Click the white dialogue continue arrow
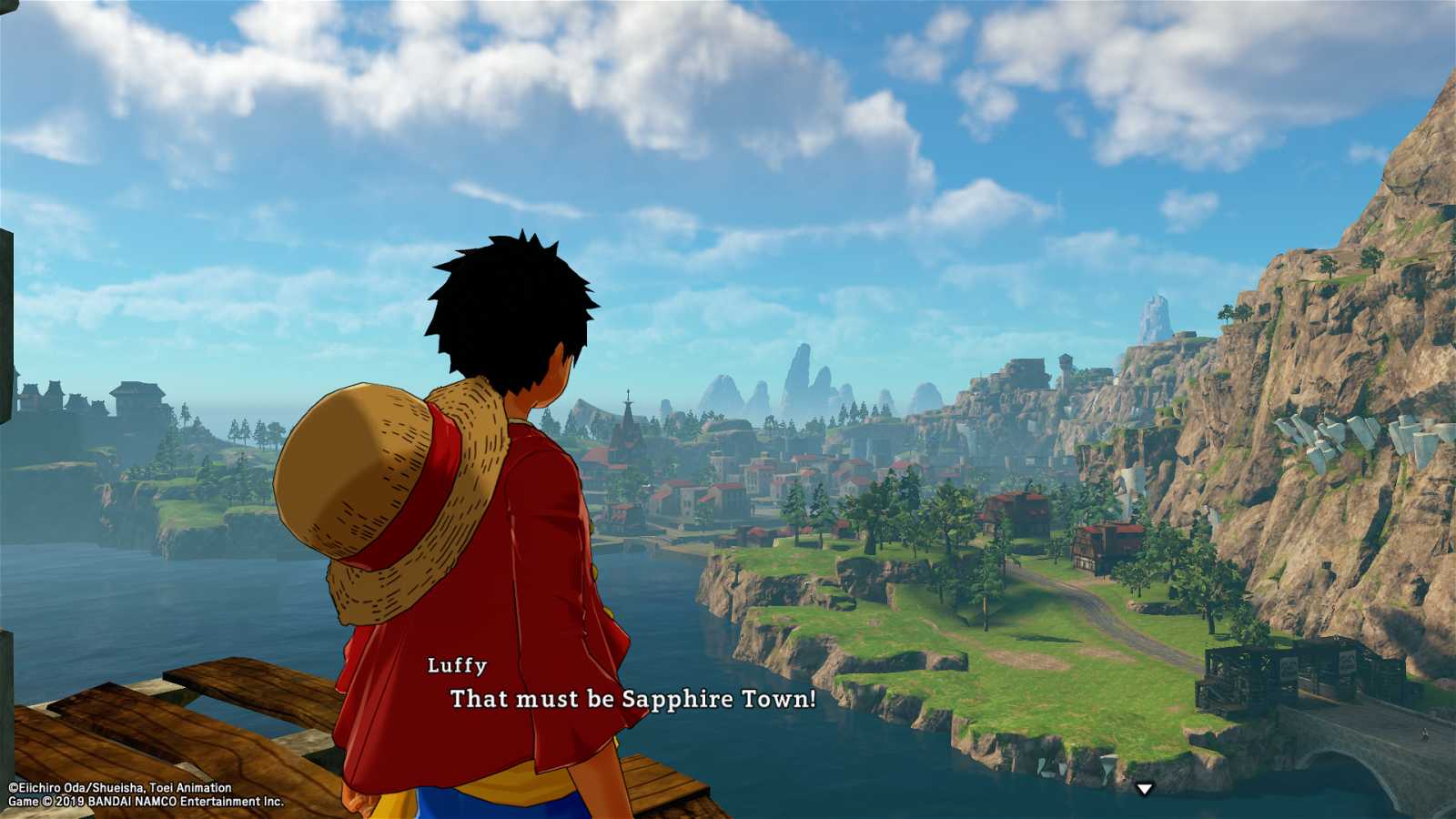This screenshot has width=1456, height=819. (x=1145, y=789)
